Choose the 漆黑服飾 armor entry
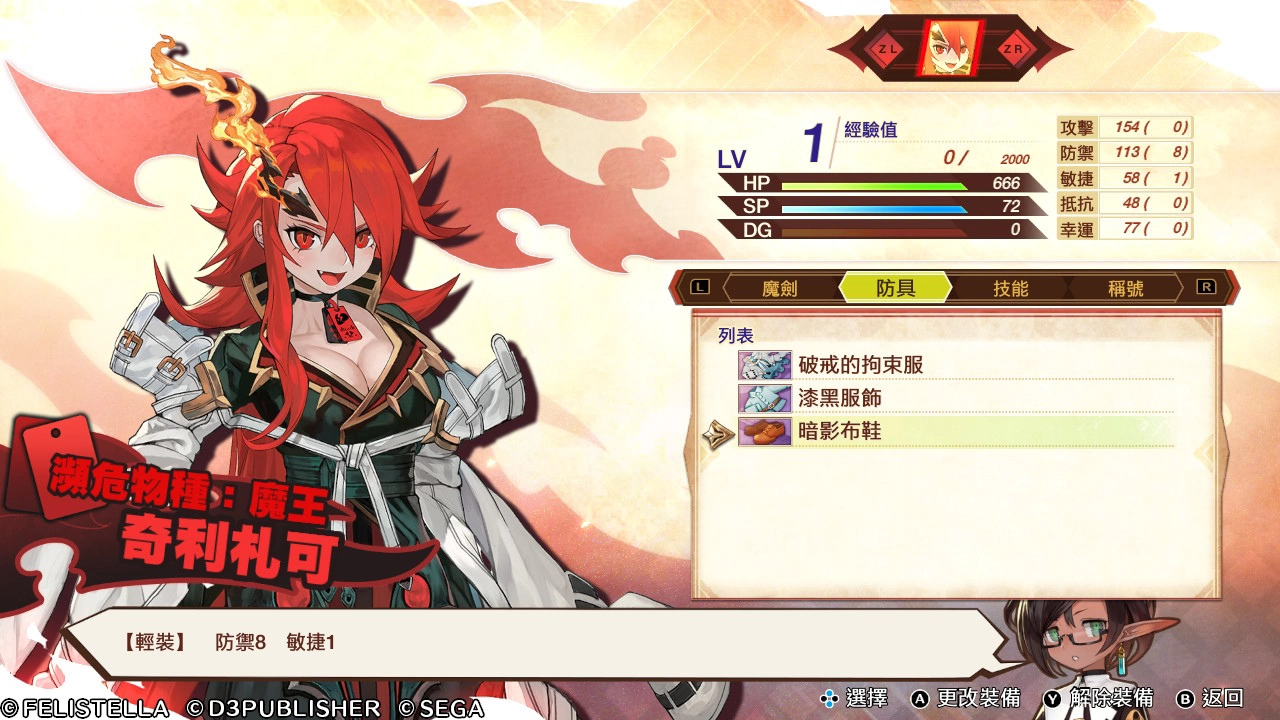The height and width of the screenshot is (720, 1280). click(x=840, y=398)
